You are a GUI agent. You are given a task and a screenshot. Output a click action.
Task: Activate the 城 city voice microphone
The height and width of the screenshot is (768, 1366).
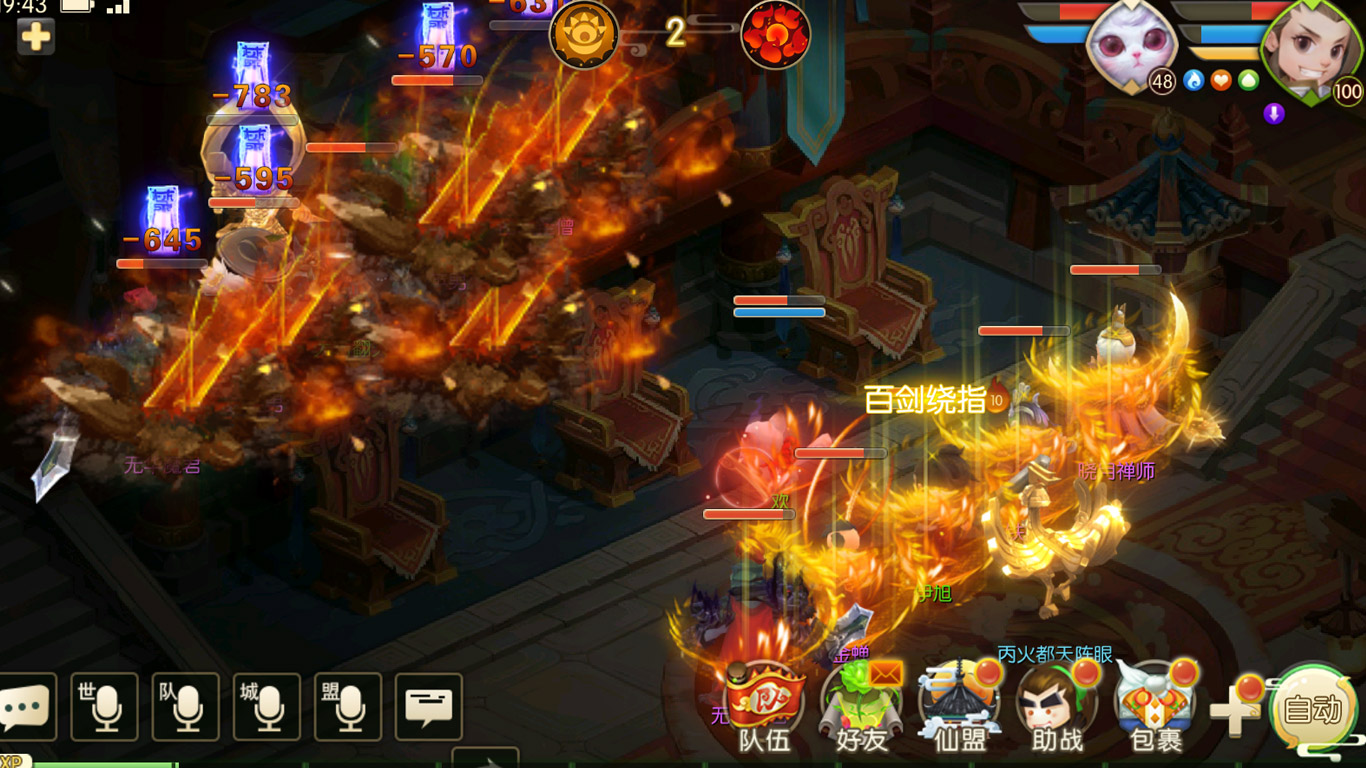click(267, 707)
